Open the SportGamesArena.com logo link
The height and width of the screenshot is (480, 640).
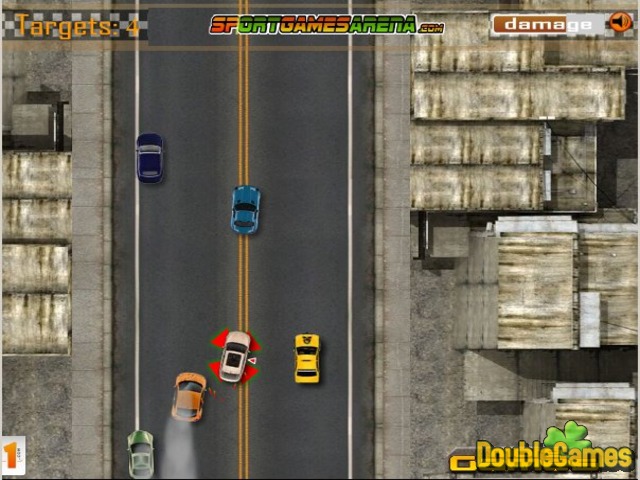pyautogui.click(x=327, y=25)
